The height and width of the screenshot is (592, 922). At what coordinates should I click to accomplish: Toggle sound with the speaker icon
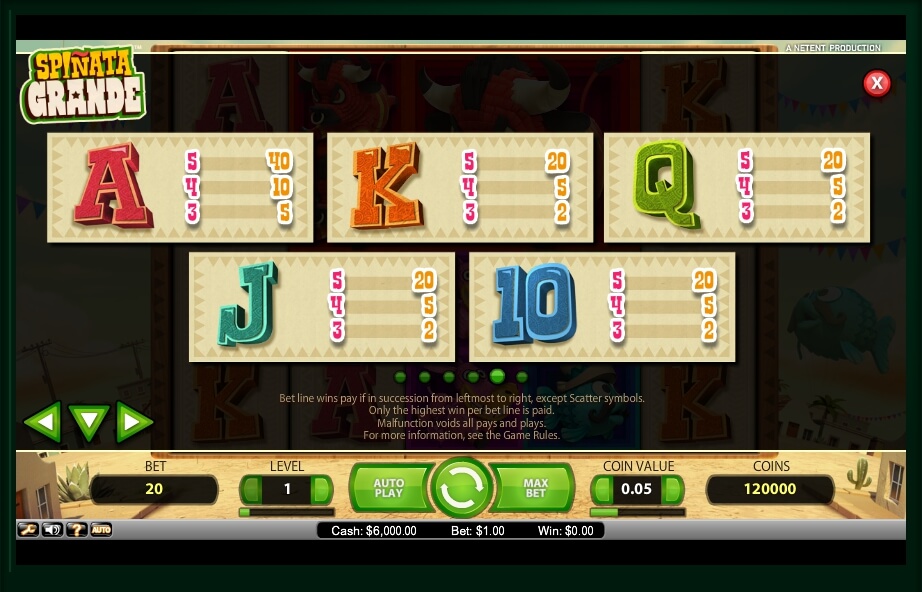tap(52, 529)
